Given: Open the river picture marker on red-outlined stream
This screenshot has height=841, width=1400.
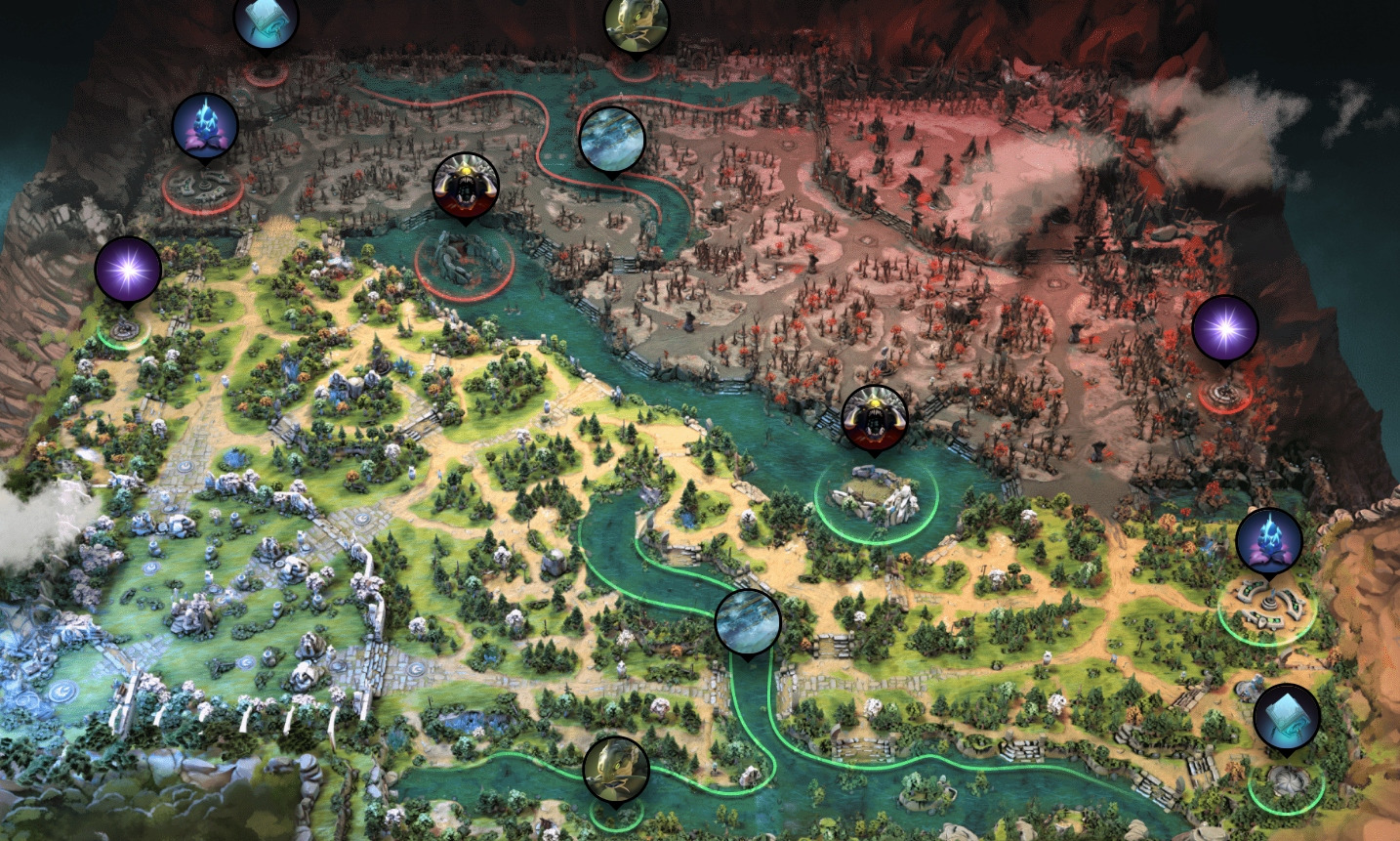Looking at the screenshot, I should tap(612, 139).
